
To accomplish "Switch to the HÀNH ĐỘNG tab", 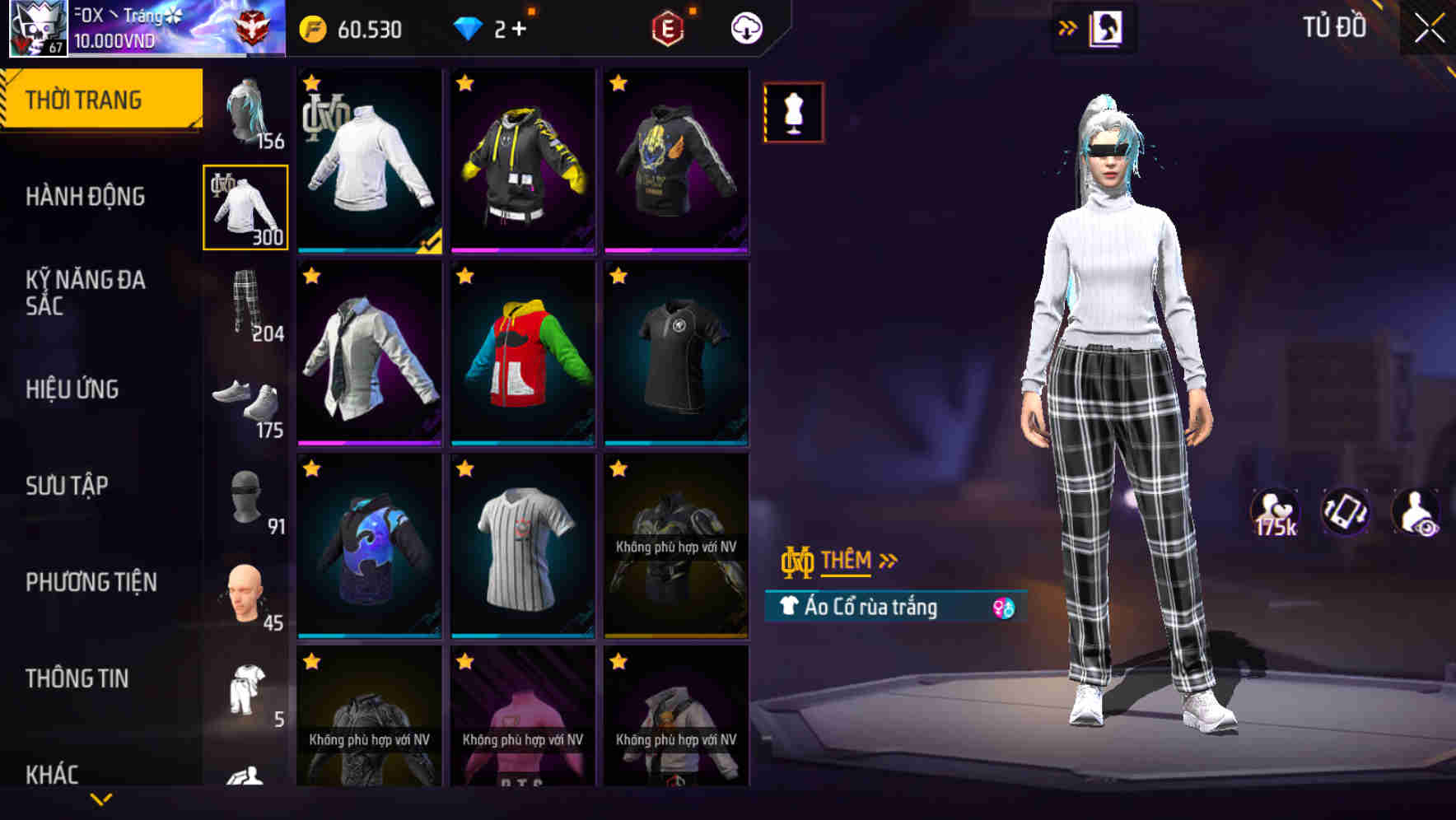I will coord(86,197).
